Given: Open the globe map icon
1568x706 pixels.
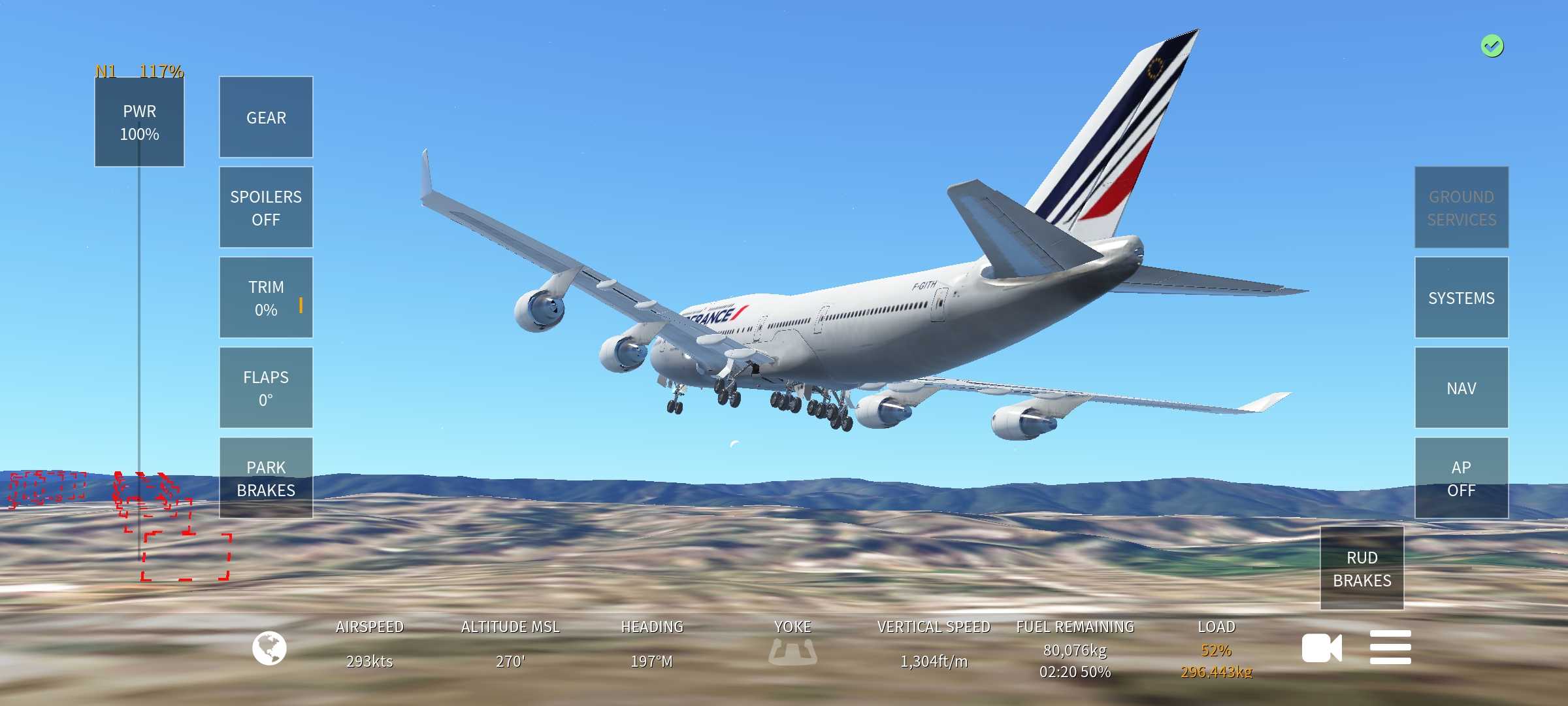Looking at the screenshot, I should [x=269, y=648].
